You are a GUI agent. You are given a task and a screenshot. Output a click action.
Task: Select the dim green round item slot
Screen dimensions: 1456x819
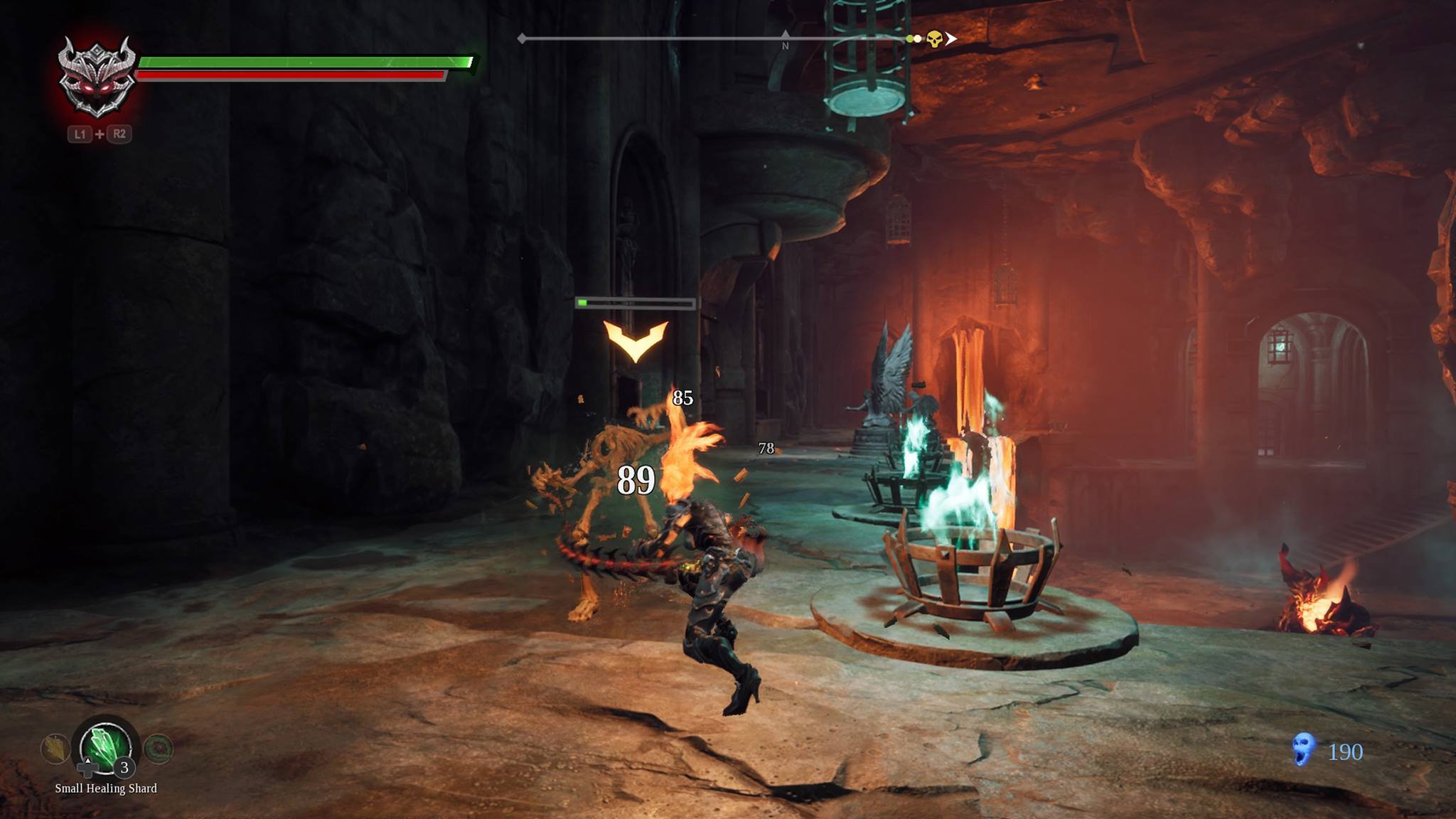click(158, 749)
